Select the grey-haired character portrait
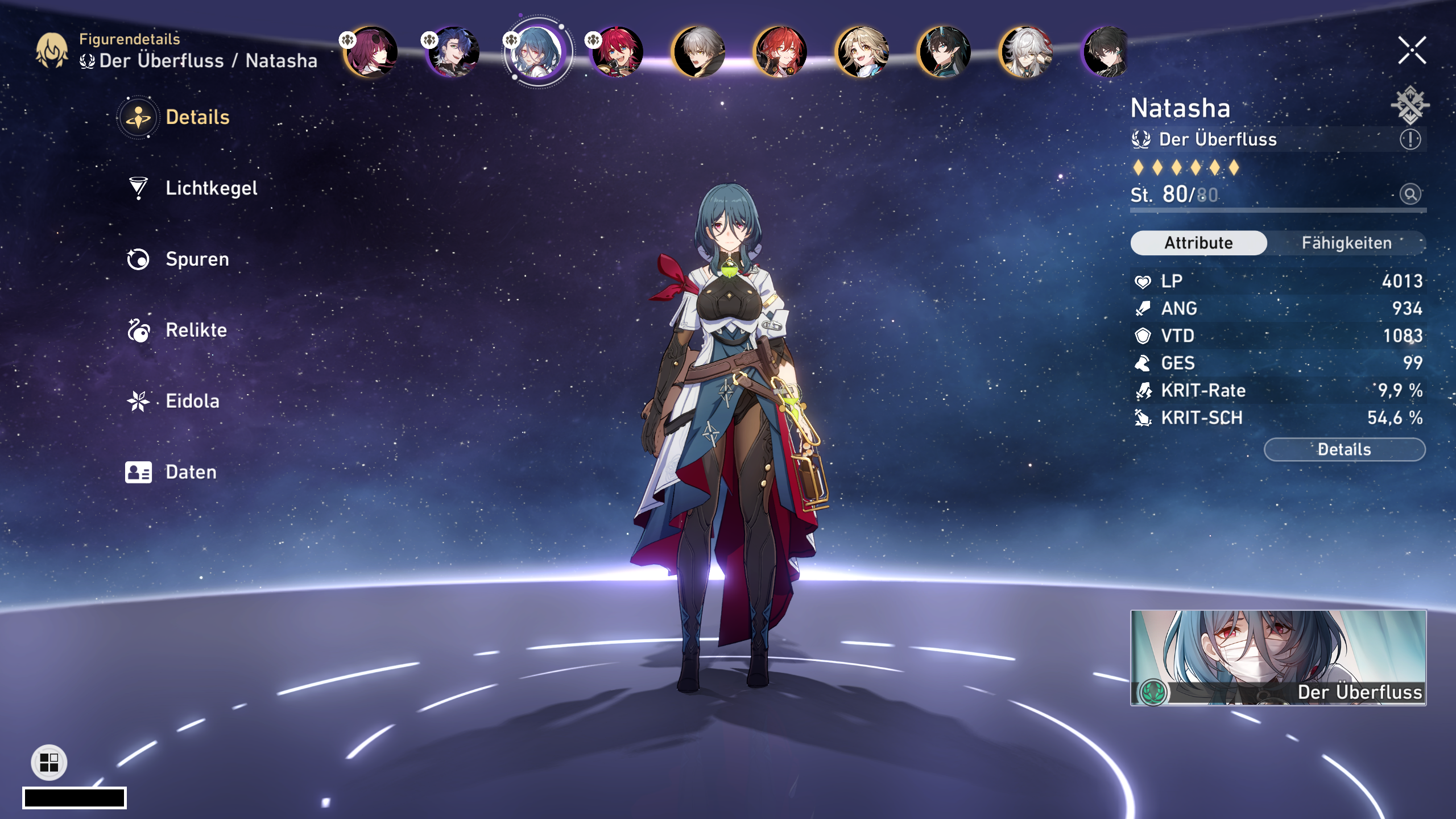The width and height of the screenshot is (1456, 819). click(699, 52)
